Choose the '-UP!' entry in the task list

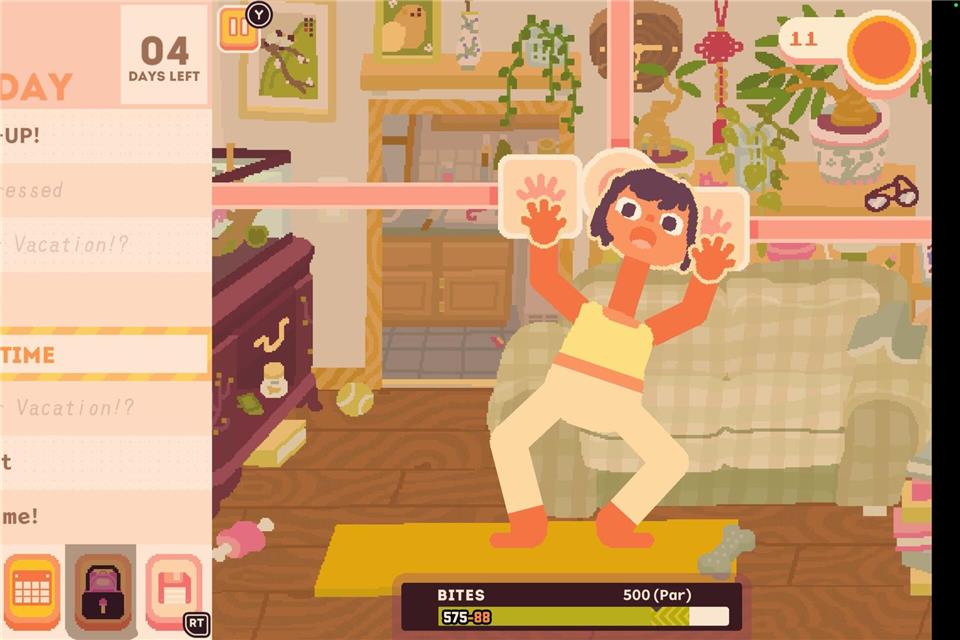[104, 136]
